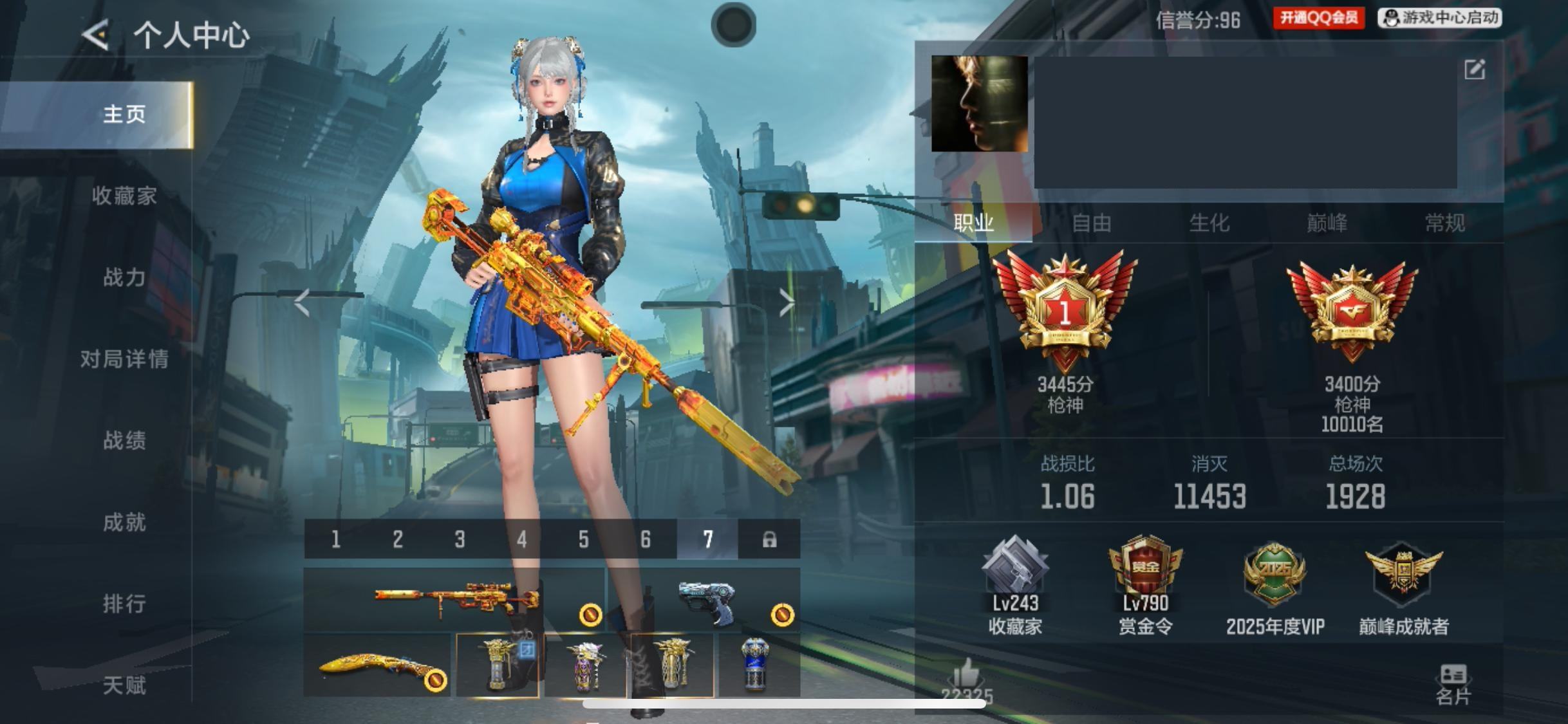Switch to the 自由 stats tab
This screenshot has height=724, width=1568.
(x=1092, y=223)
